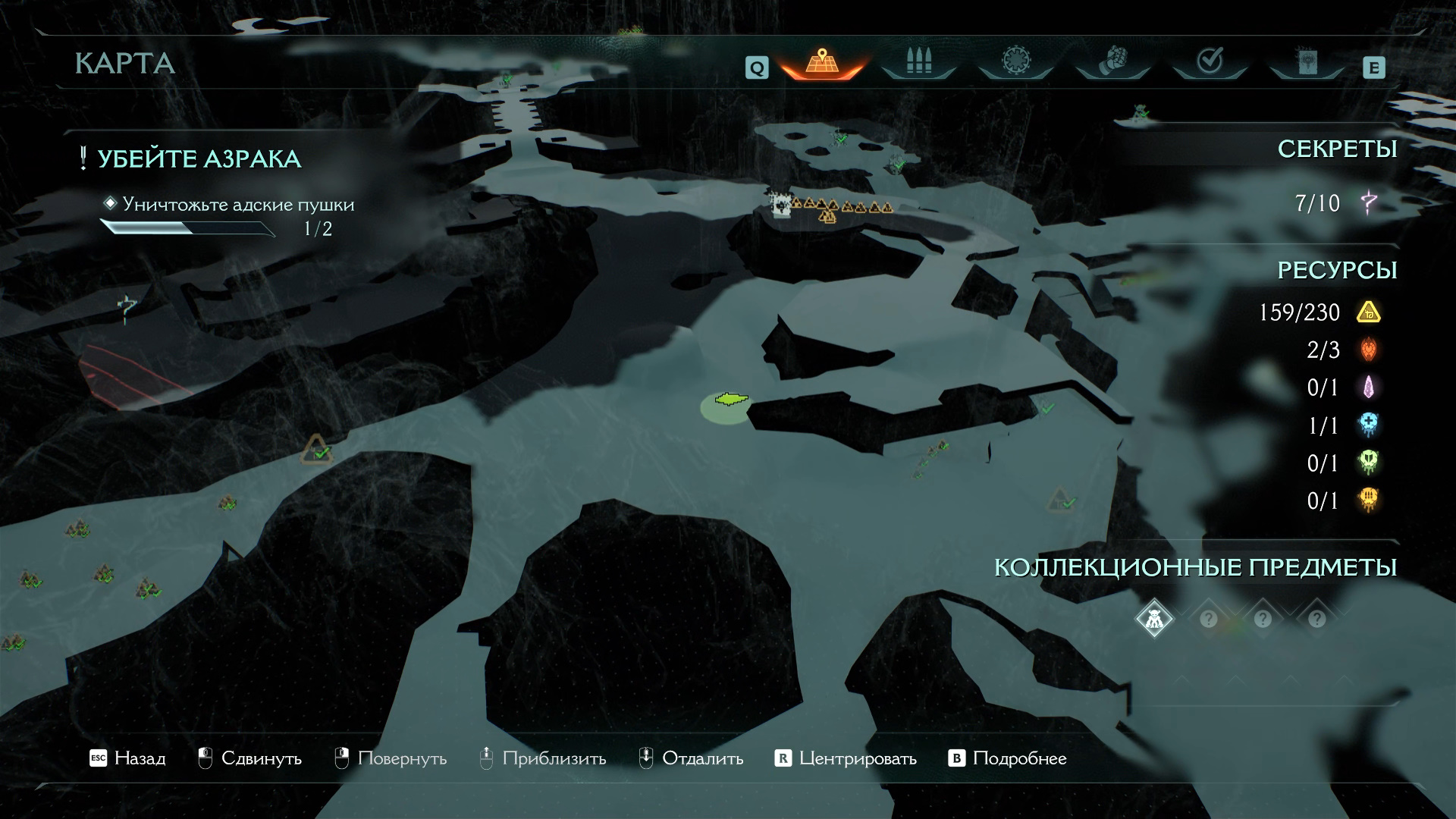
Task: Select the active map tab
Action: click(821, 62)
